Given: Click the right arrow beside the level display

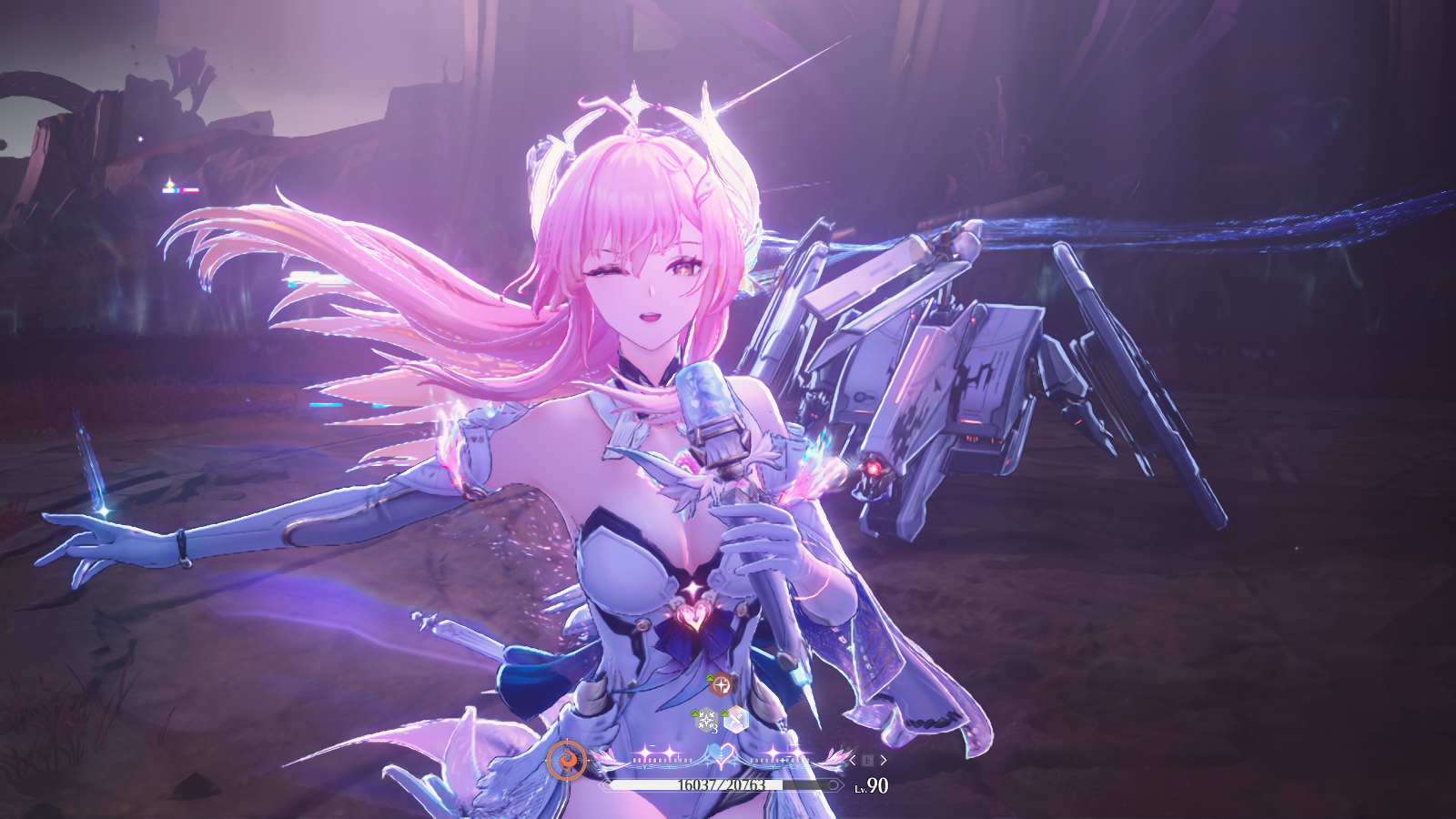Looking at the screenshot, I should coord(883,760).
